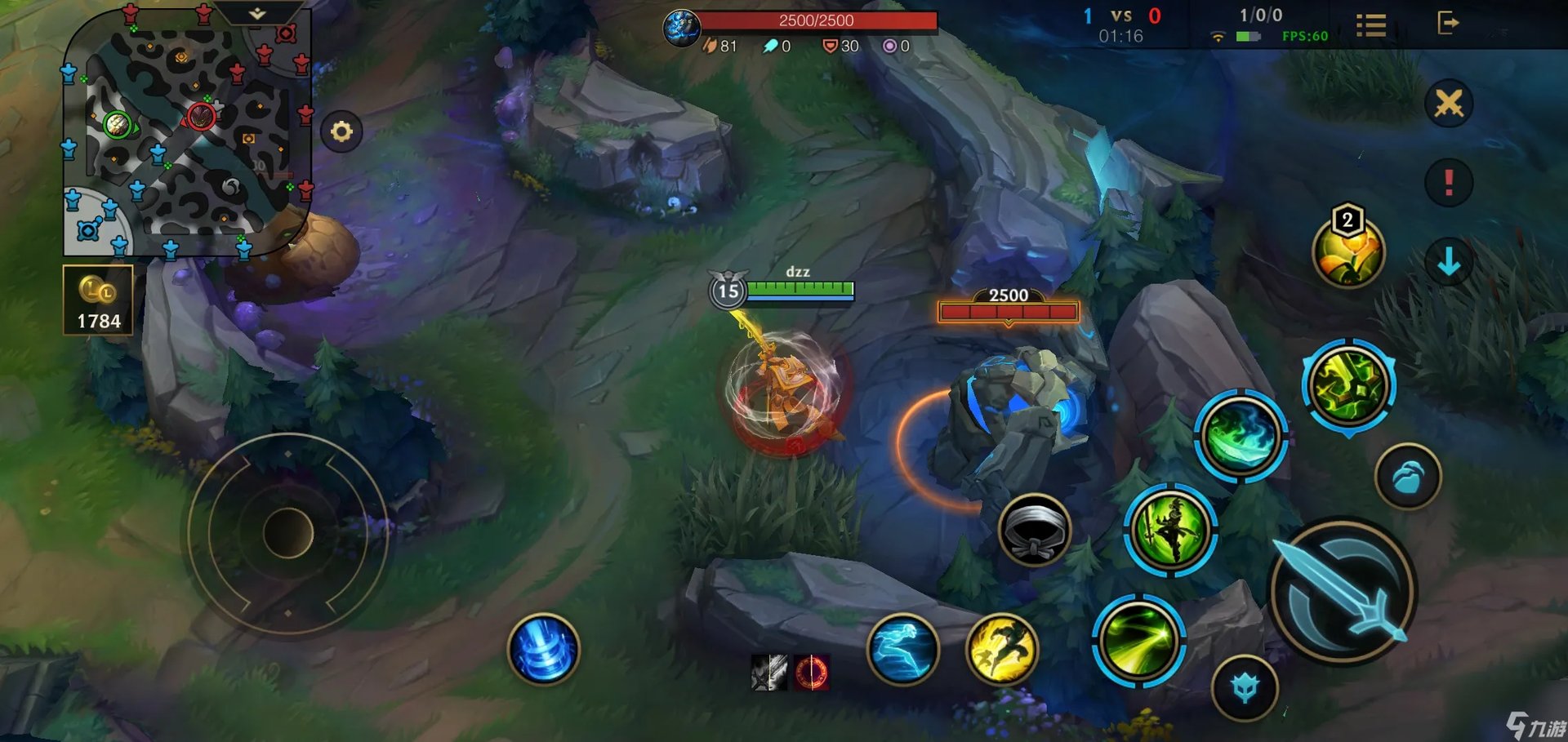Trigger the green ultimate ability icon

(1348, 385)
